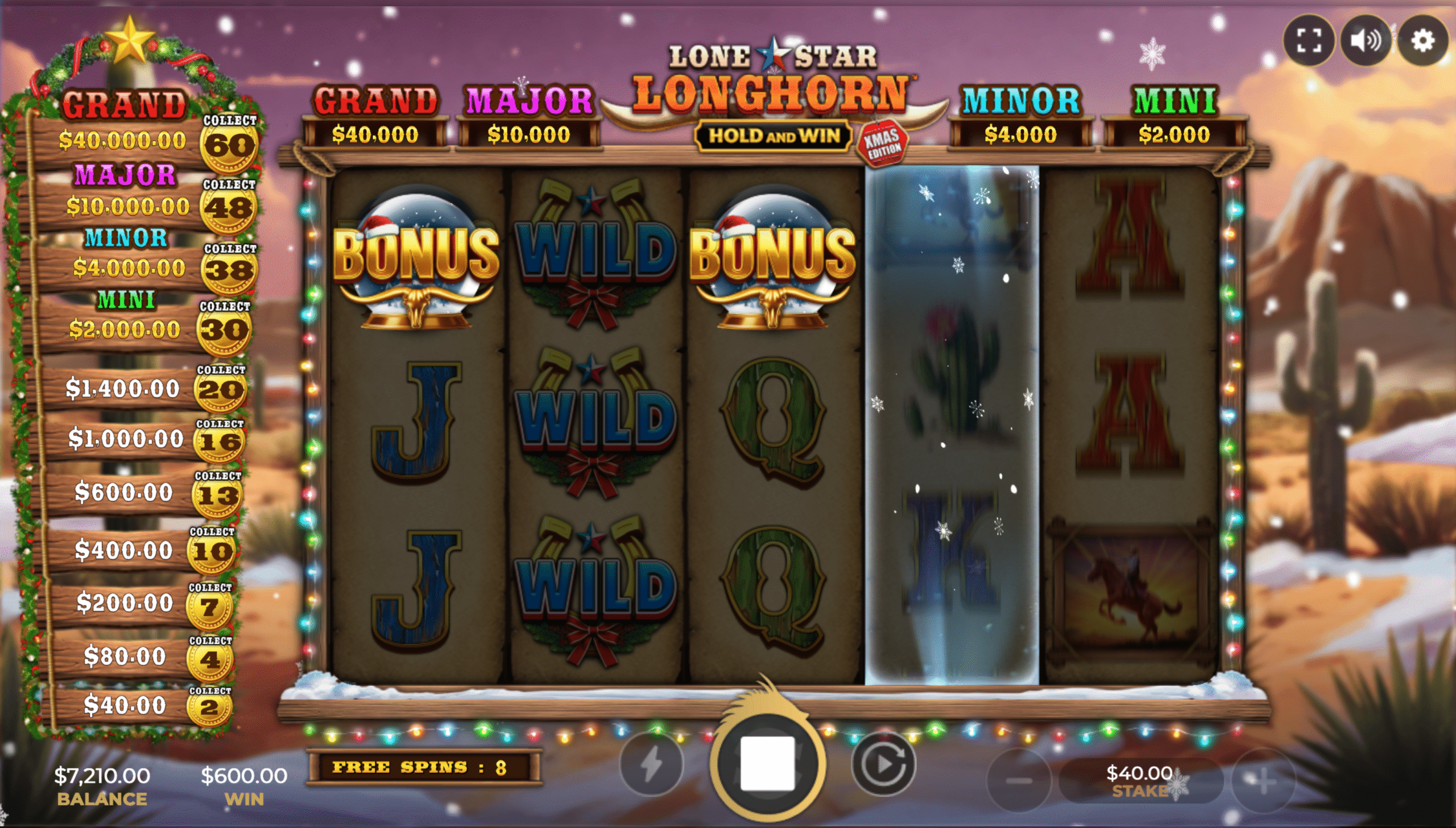1456x828 pixels.
Task: Activate the lightning bolt turbo spin
Action: tap(652, 764)
